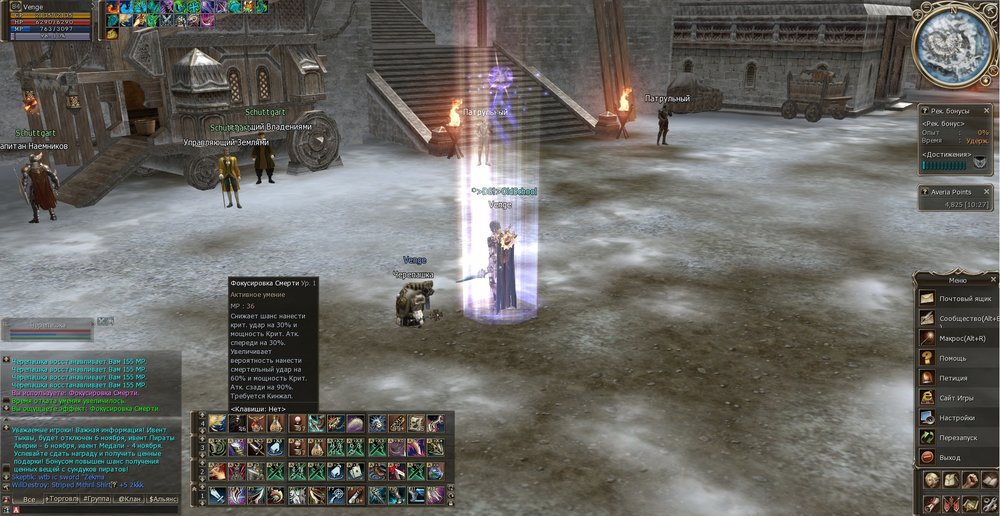Choose Перезапуск to restart the game
The width and height of the screenshot is (1000, 516).
tap(958, 437)
